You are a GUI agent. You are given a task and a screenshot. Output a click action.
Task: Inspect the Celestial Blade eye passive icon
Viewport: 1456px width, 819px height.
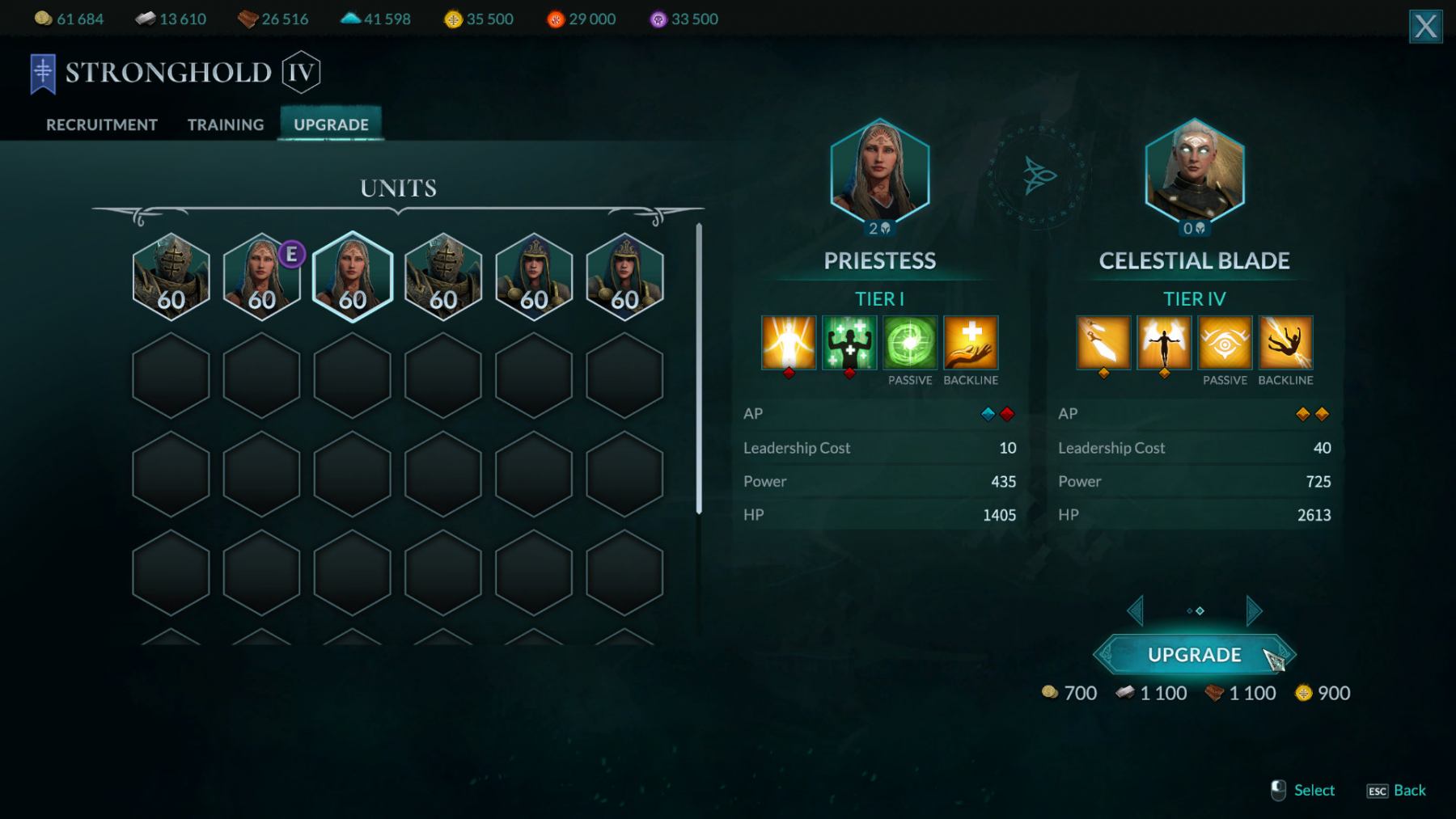[x=1225, y=343]
